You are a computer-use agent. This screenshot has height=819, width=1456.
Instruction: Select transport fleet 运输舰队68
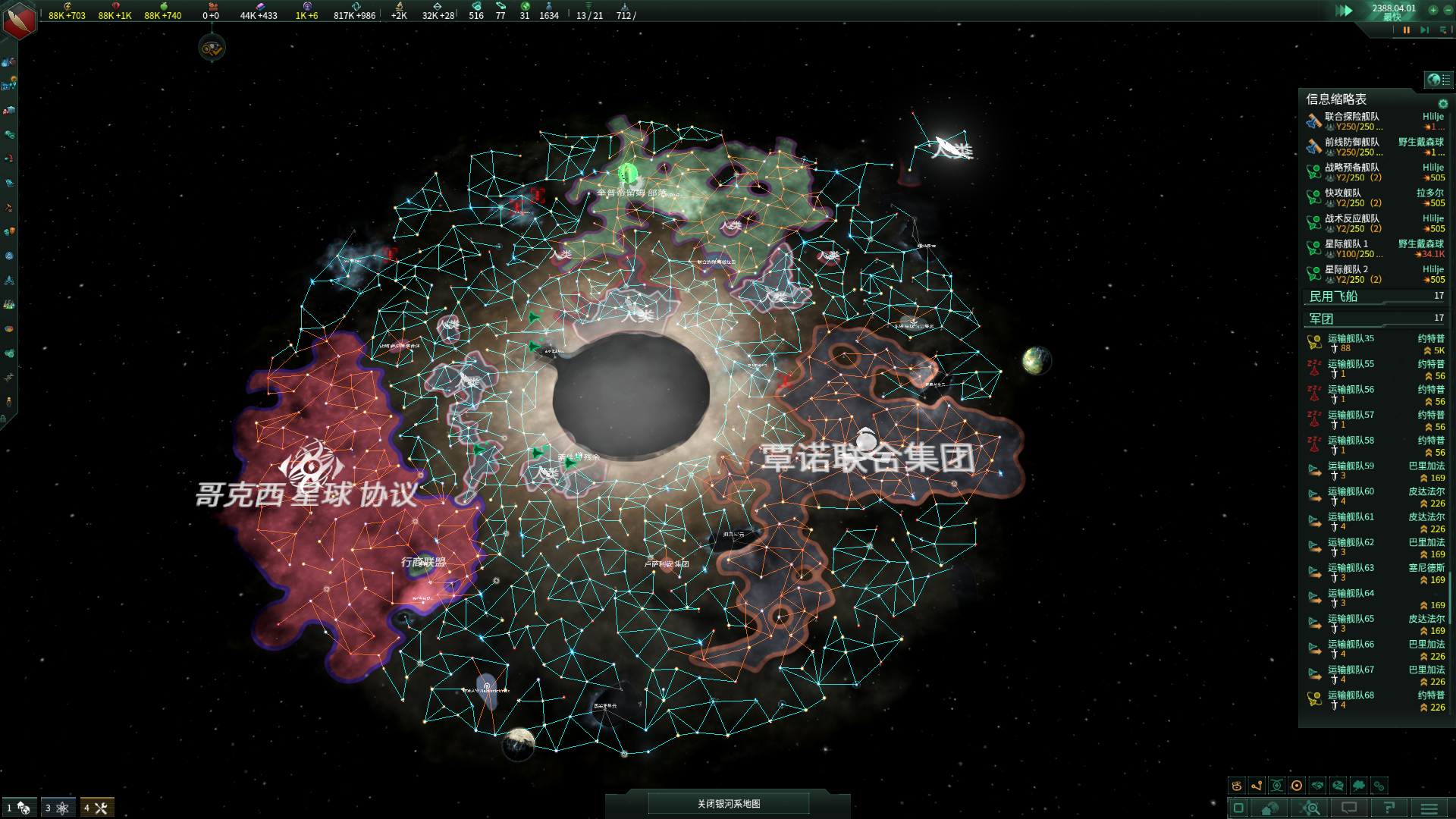pyautogui.click(x=1351, y=700)
